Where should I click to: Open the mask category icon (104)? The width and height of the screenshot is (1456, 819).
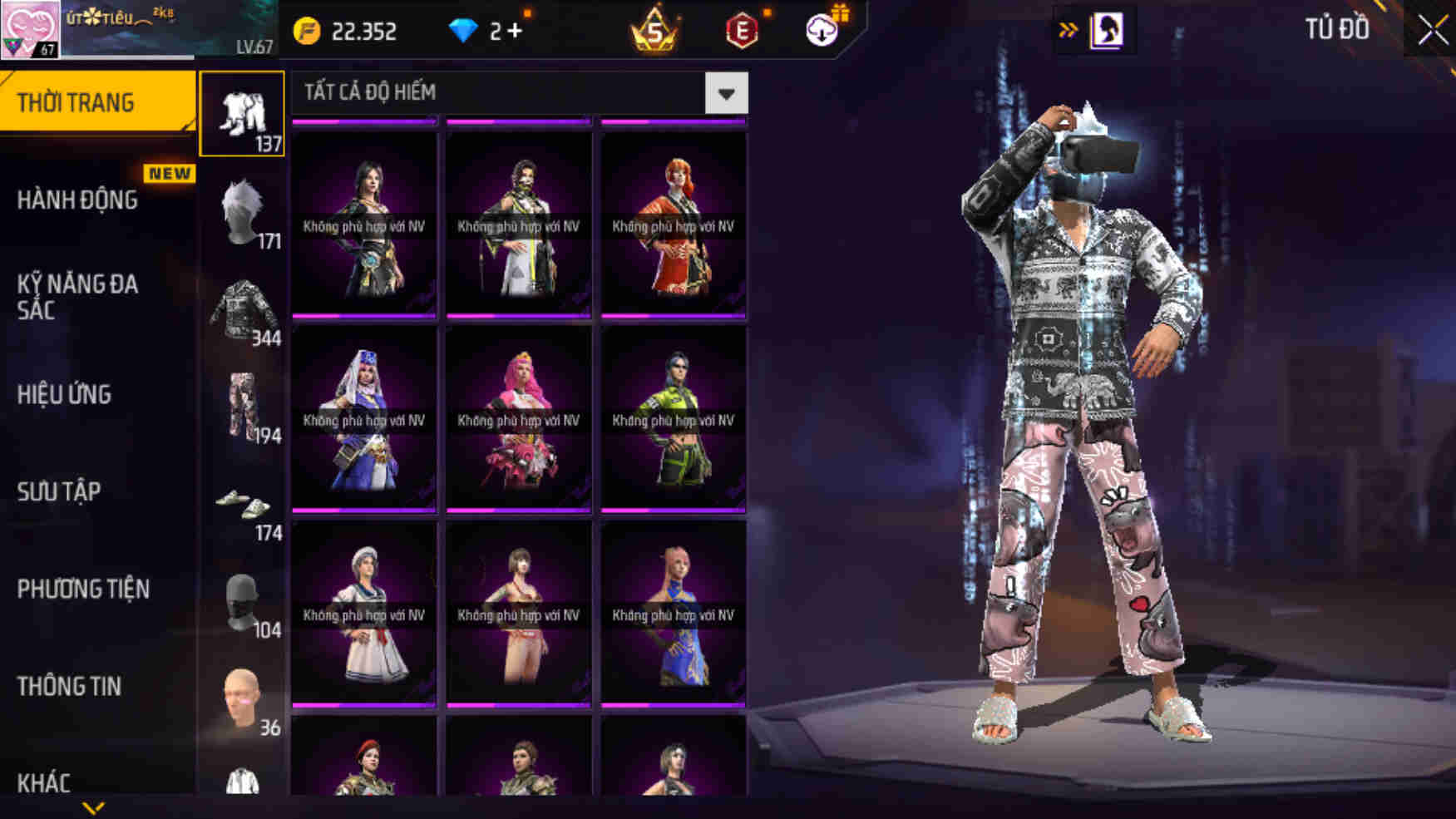point(244,599)
